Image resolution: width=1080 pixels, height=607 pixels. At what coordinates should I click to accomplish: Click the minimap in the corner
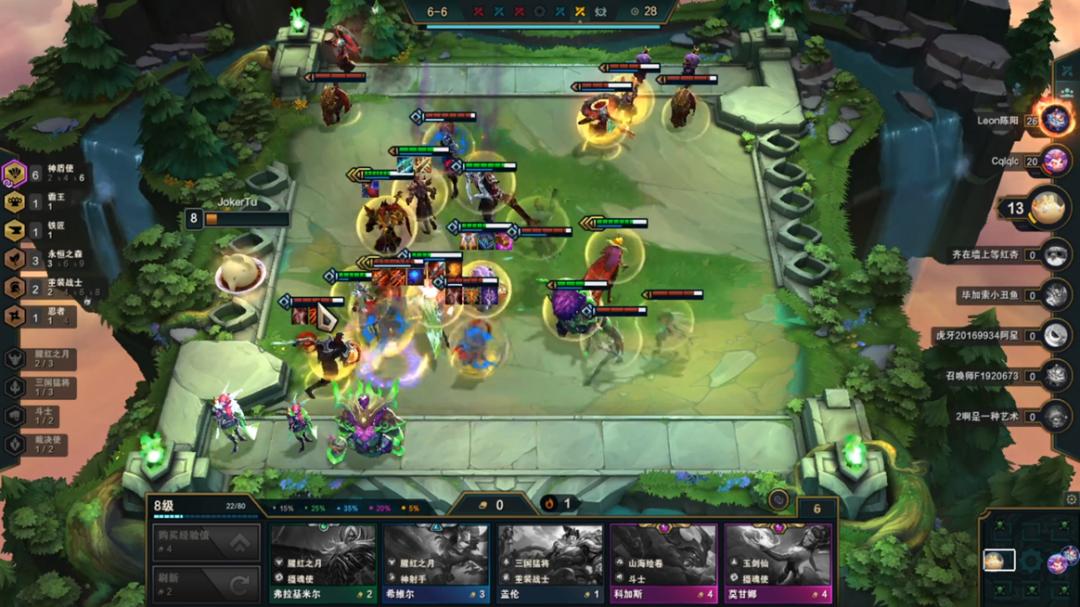(1030, 558)
